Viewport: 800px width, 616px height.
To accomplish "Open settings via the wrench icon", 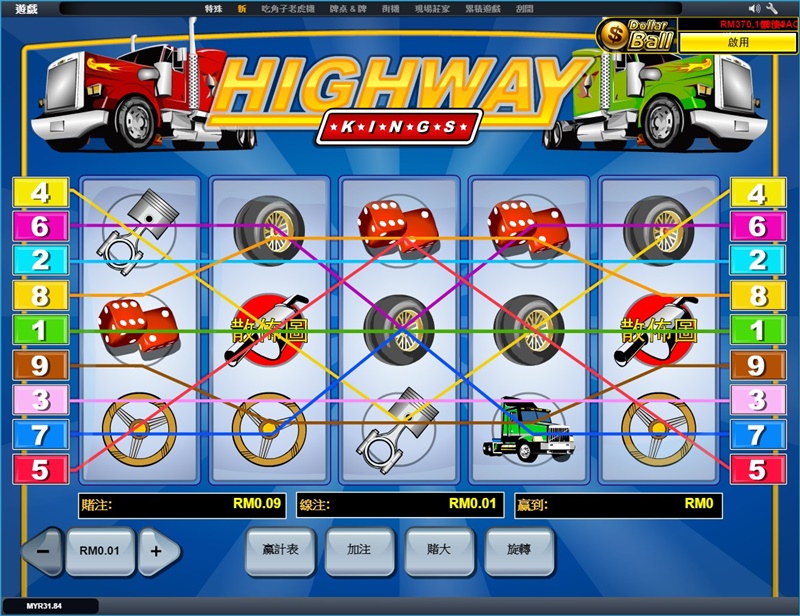I will (x=771, y=9).
